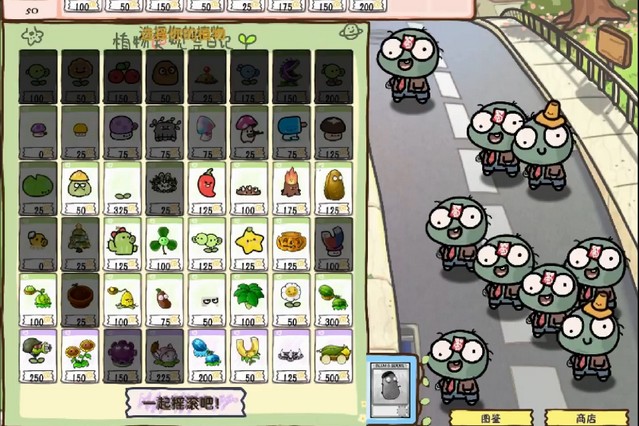Pick the gatling pea helmet card
639x426 pixels.
(37, 354)
